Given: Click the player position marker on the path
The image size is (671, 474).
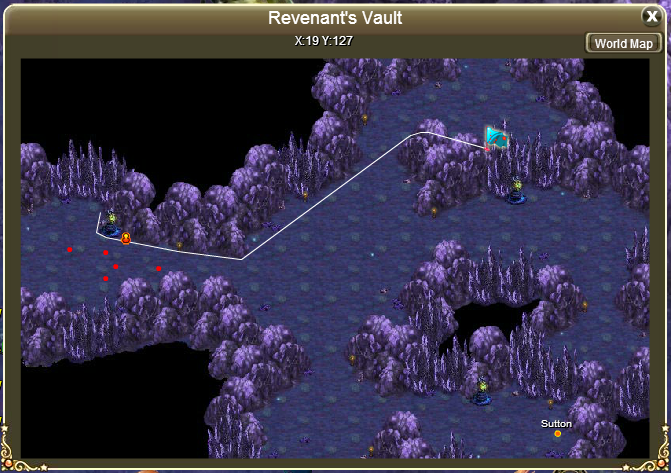Looking at the screenshot, I should tap(126, 238).
